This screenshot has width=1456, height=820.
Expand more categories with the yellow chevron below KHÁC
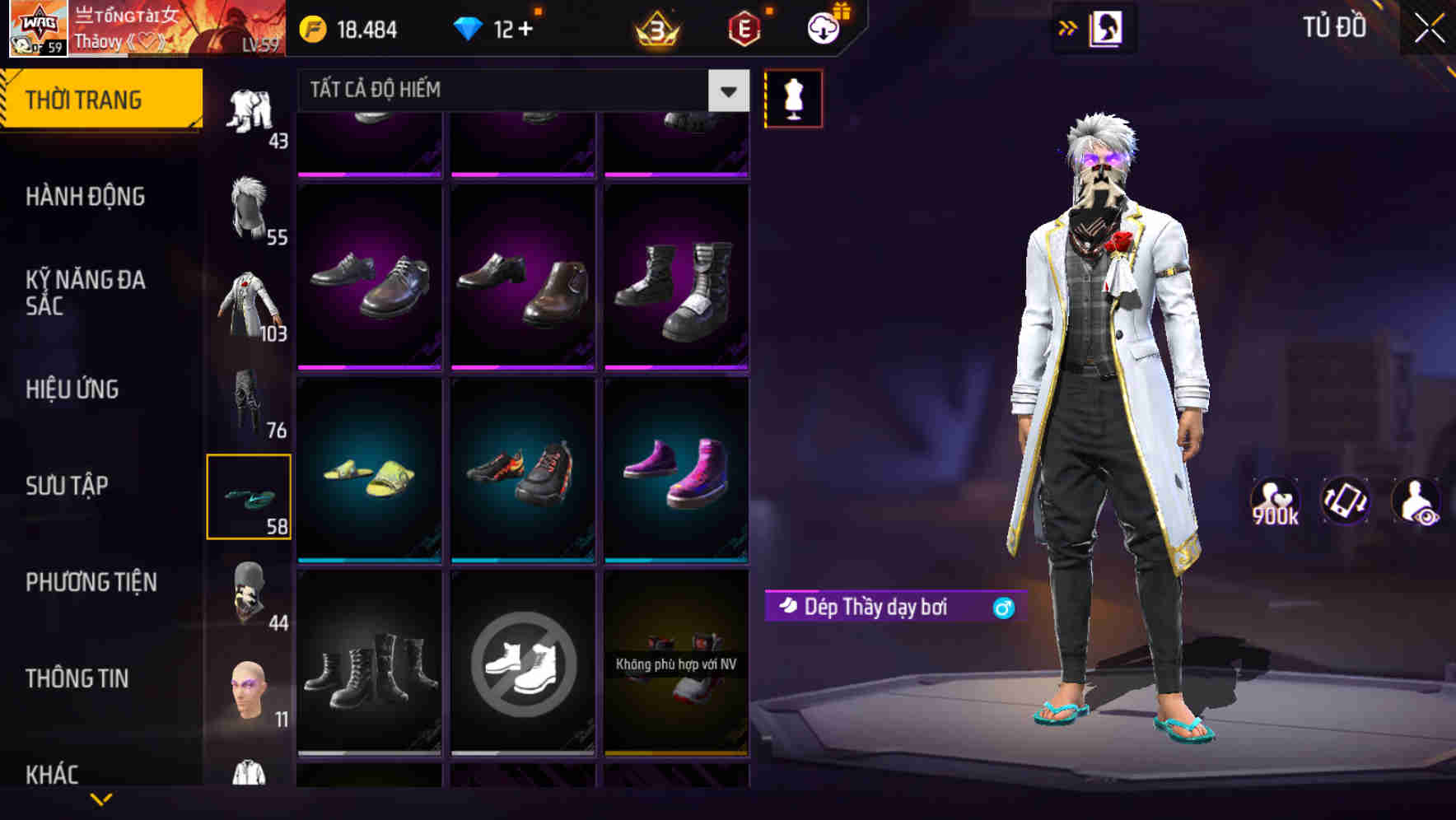(x=102, y=800)
